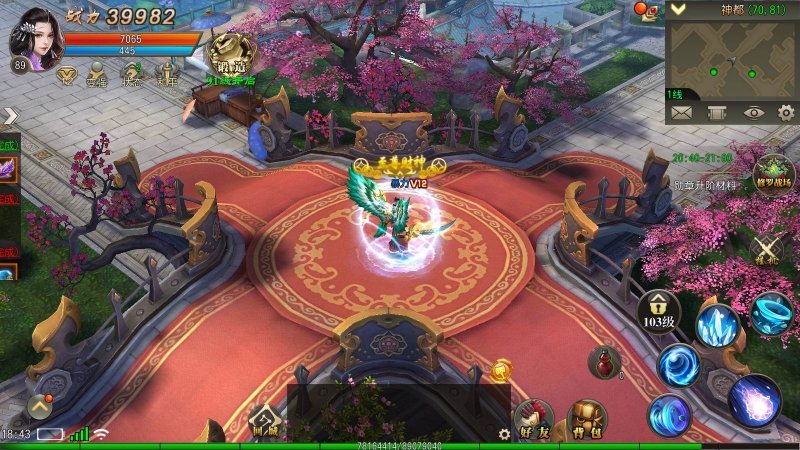The width and height of the screenshot is (800, 450).
Task: Expand the left side panel arrow
Action: (x=10, y=117)
